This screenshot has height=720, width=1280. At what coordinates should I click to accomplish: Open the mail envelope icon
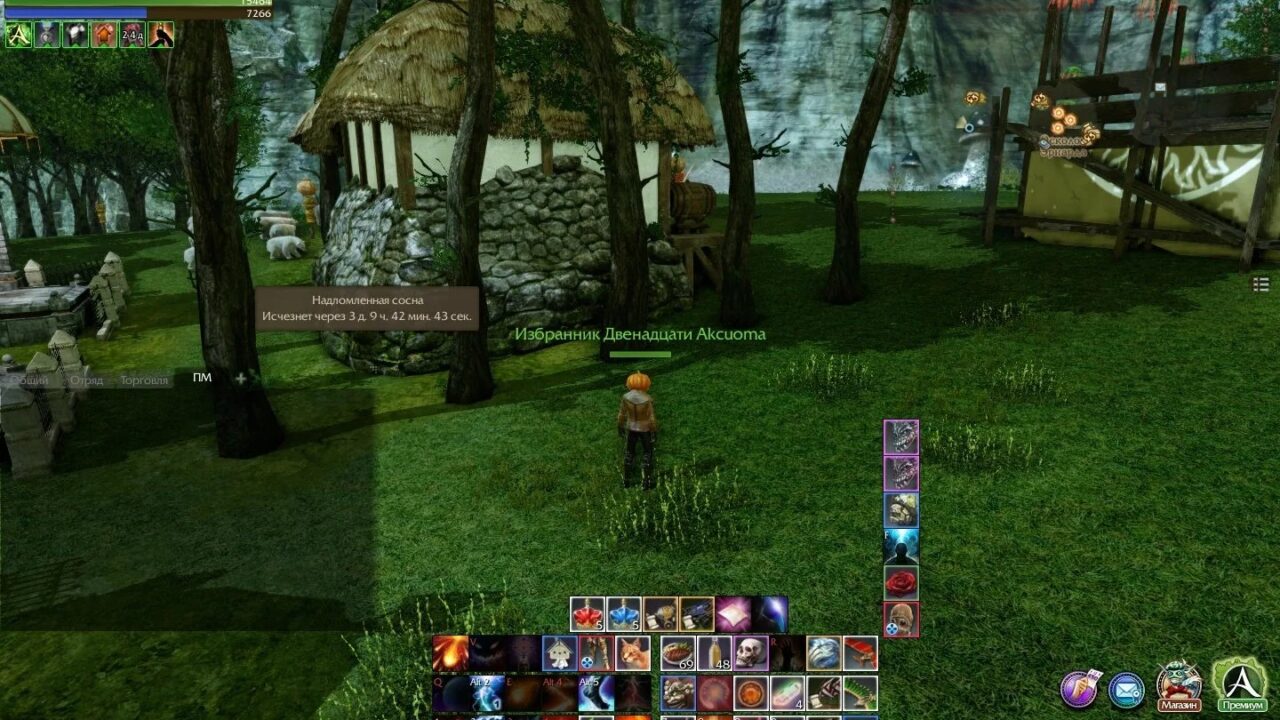[1127, 690]
